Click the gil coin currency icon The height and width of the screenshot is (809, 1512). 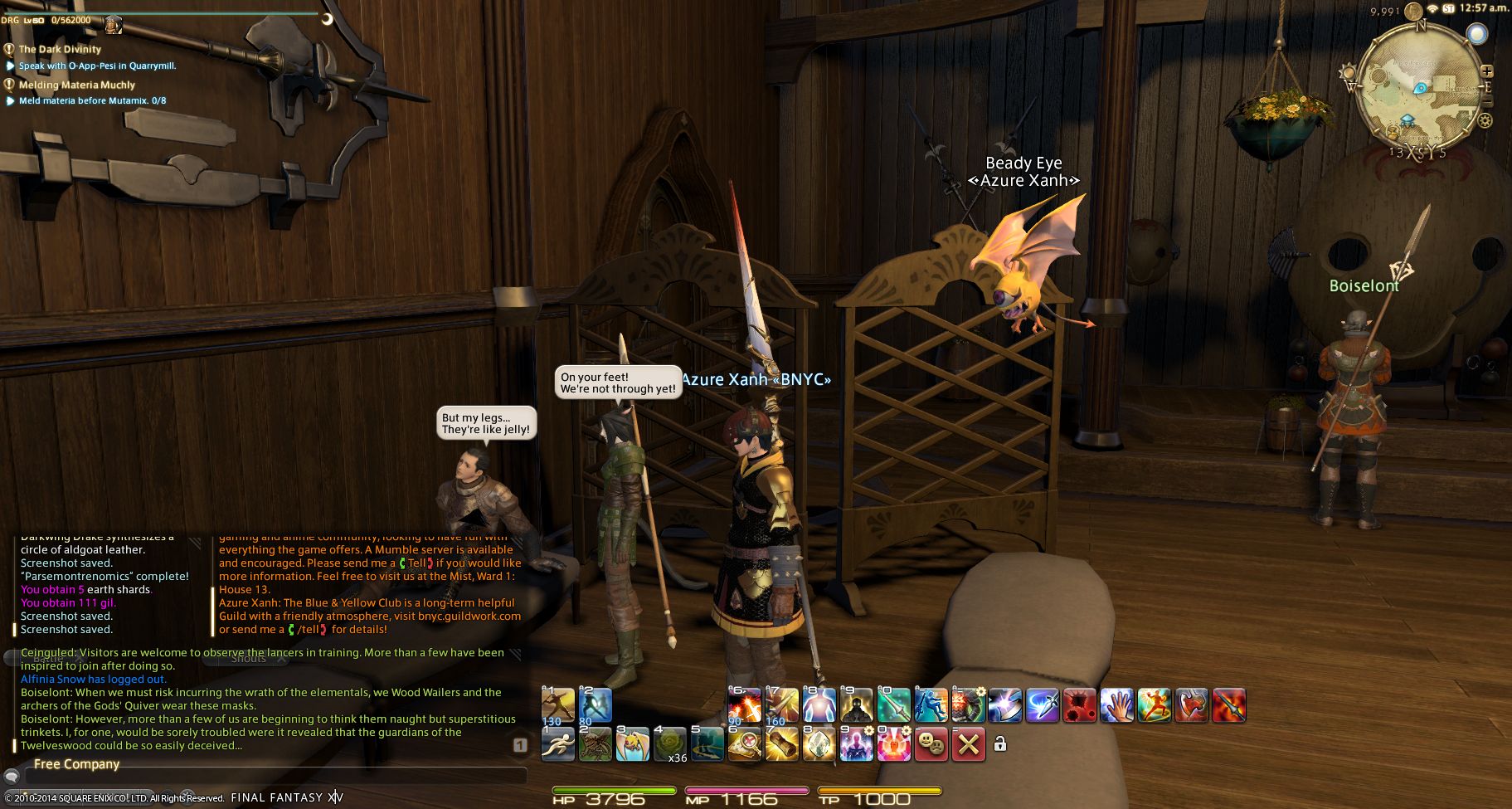[1414, 11]
